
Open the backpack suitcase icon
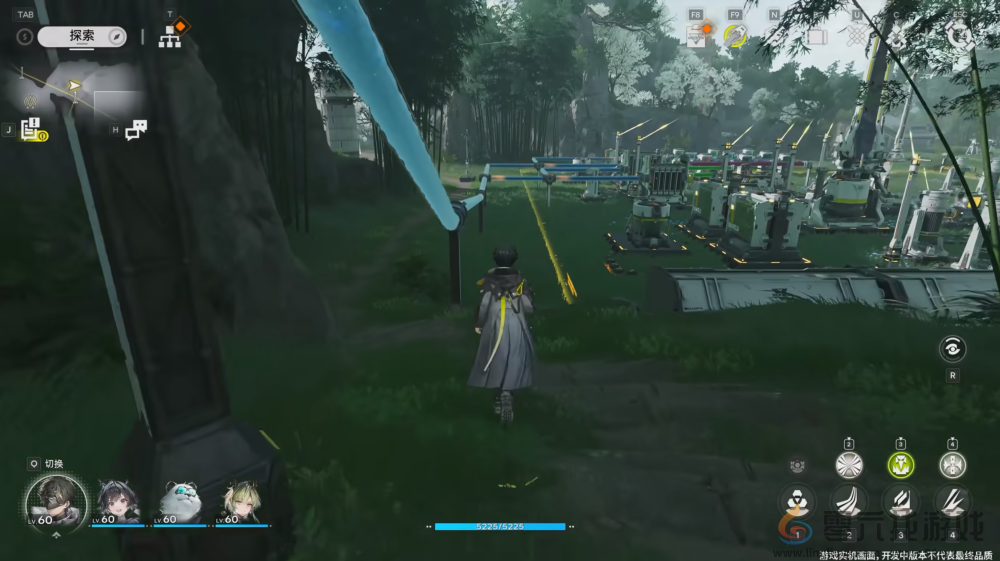pos(816,37)
